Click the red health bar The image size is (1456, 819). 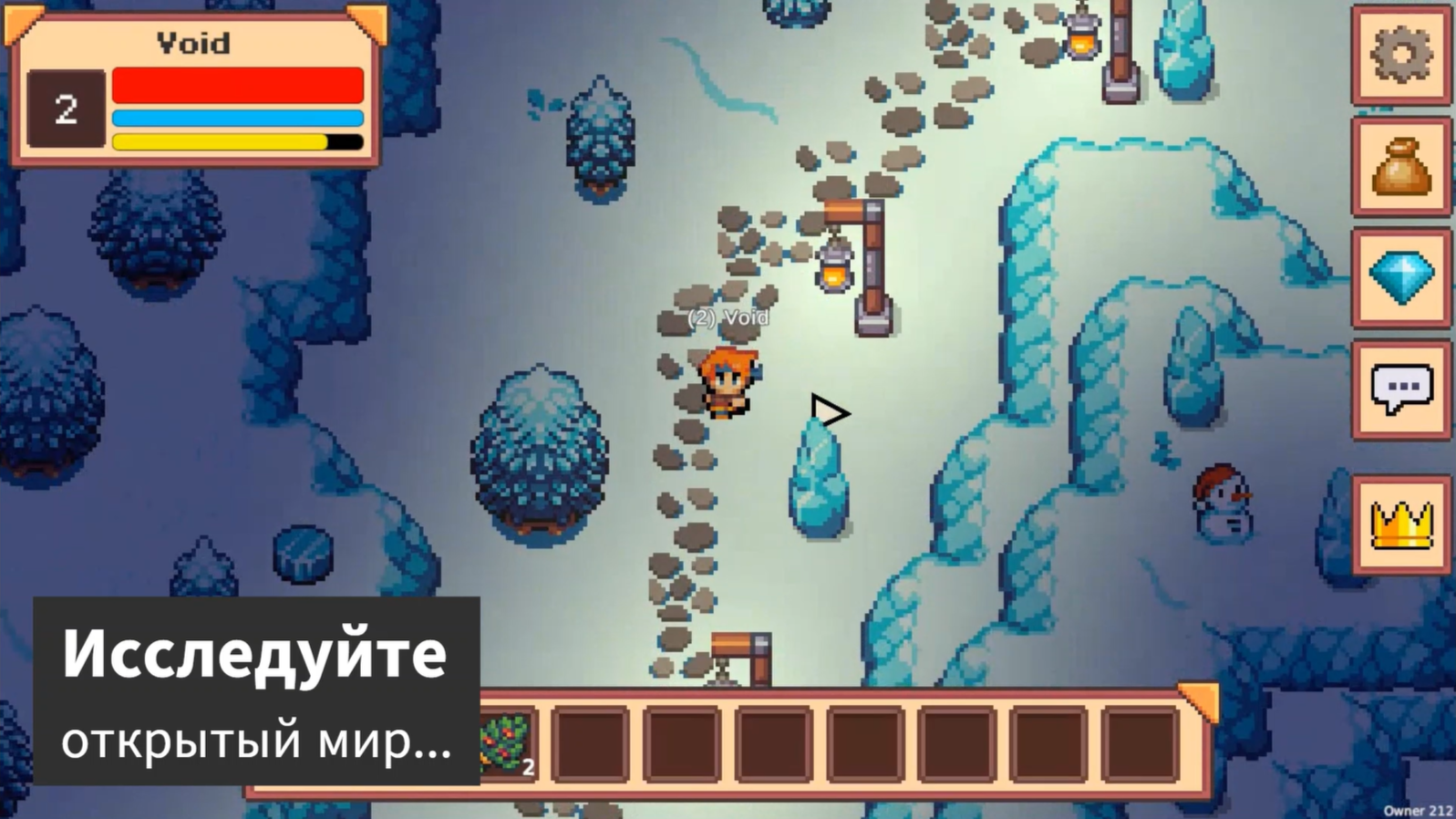tap(237, 84)
